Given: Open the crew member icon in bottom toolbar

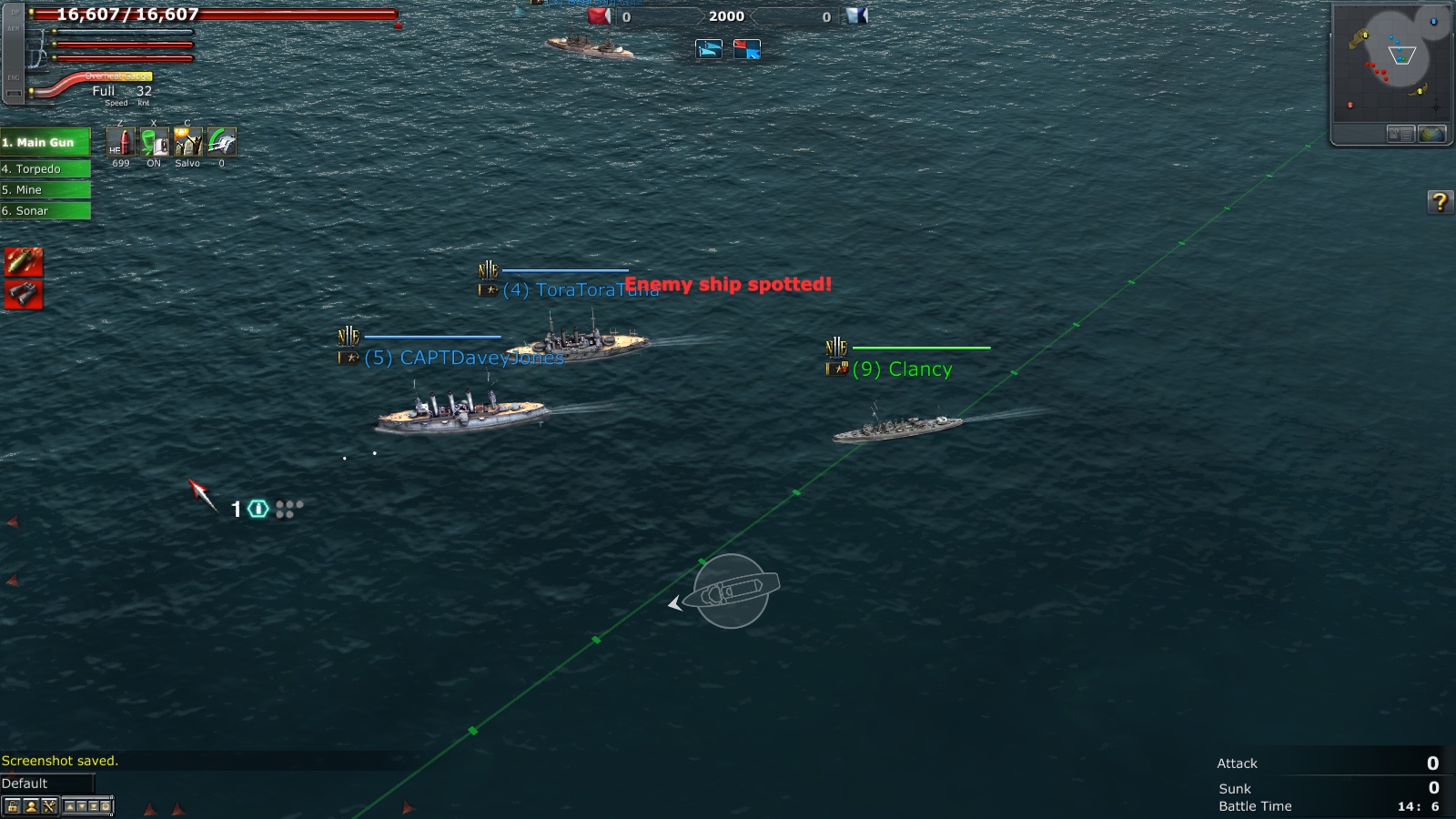Looking at the screenshot, I should point(34,805).
